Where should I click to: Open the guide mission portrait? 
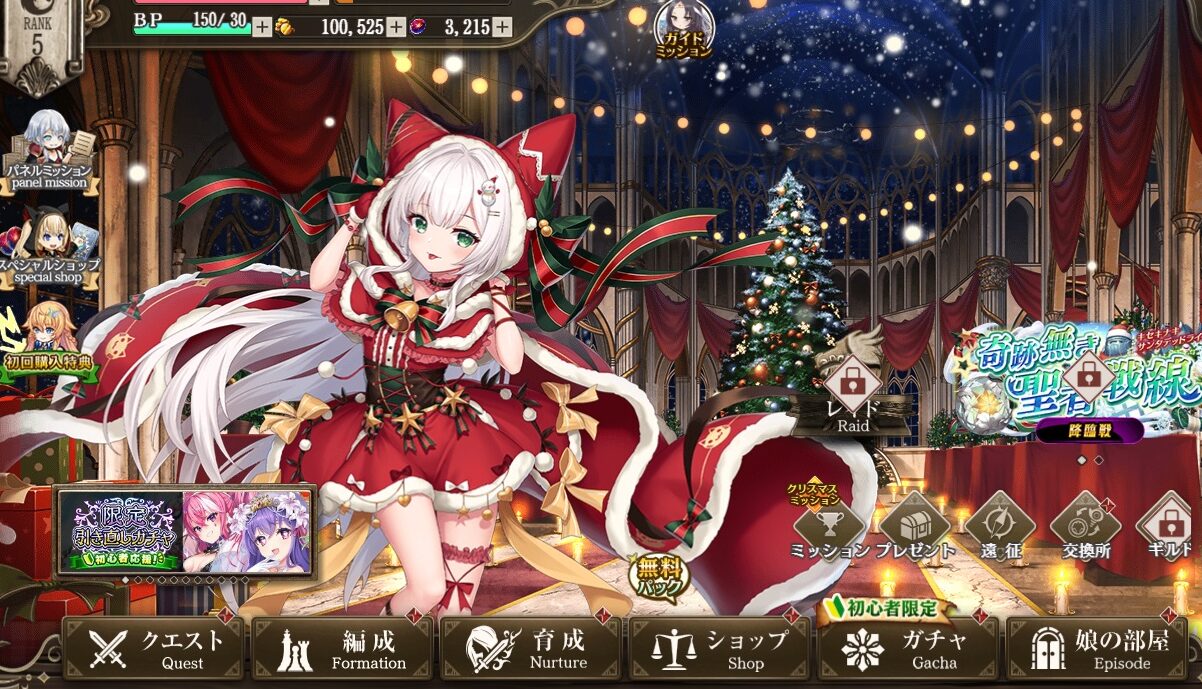684,28
